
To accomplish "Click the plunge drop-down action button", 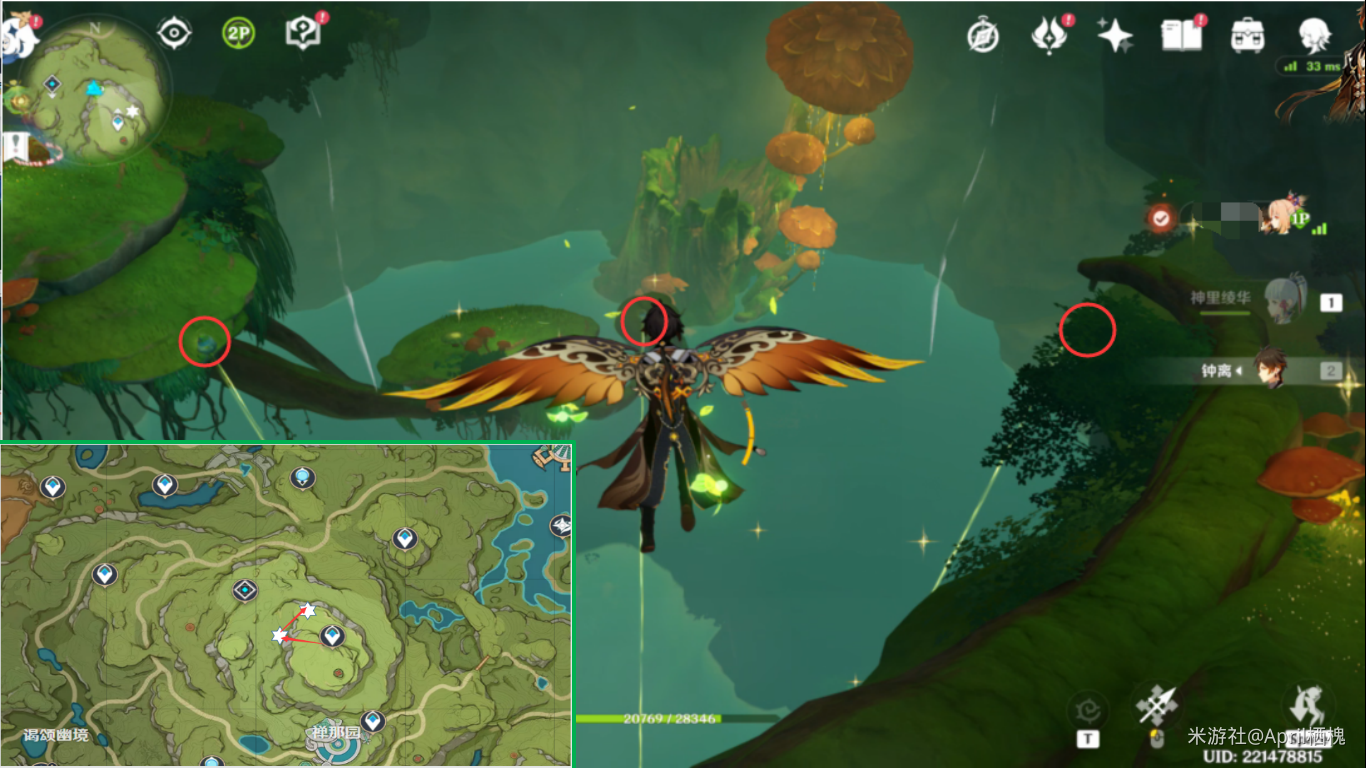I will point(1307,707).
